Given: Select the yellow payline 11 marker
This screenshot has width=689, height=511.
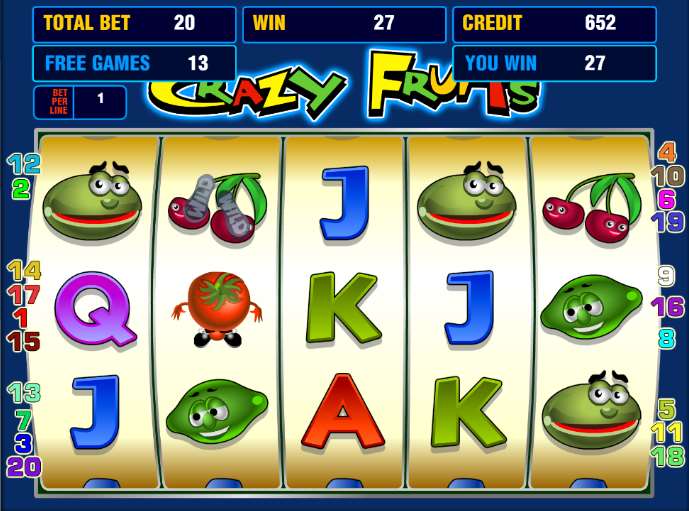Looking at the screenshot, I should [667, 432].
